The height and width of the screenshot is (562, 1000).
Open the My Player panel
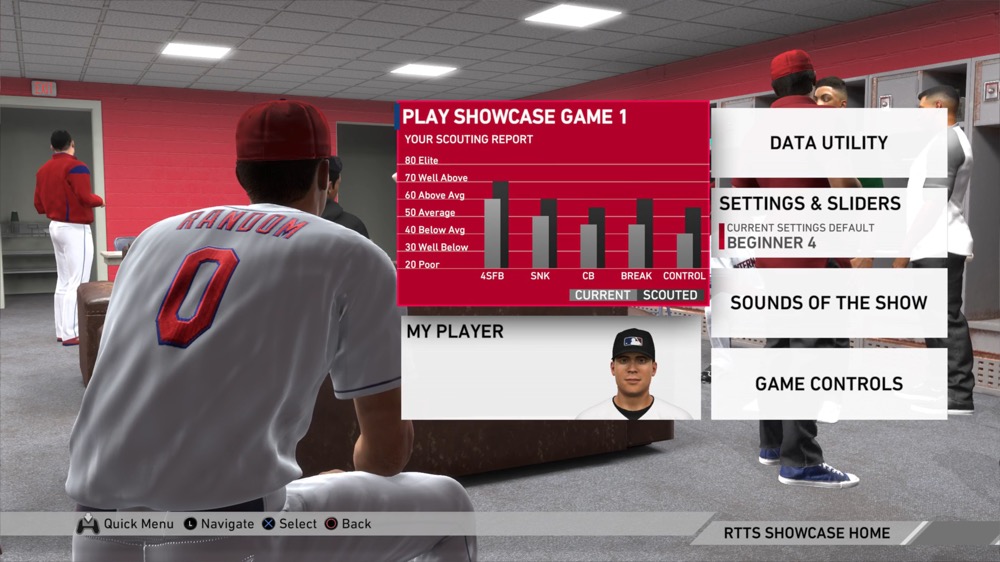click(x=551, y=368)
